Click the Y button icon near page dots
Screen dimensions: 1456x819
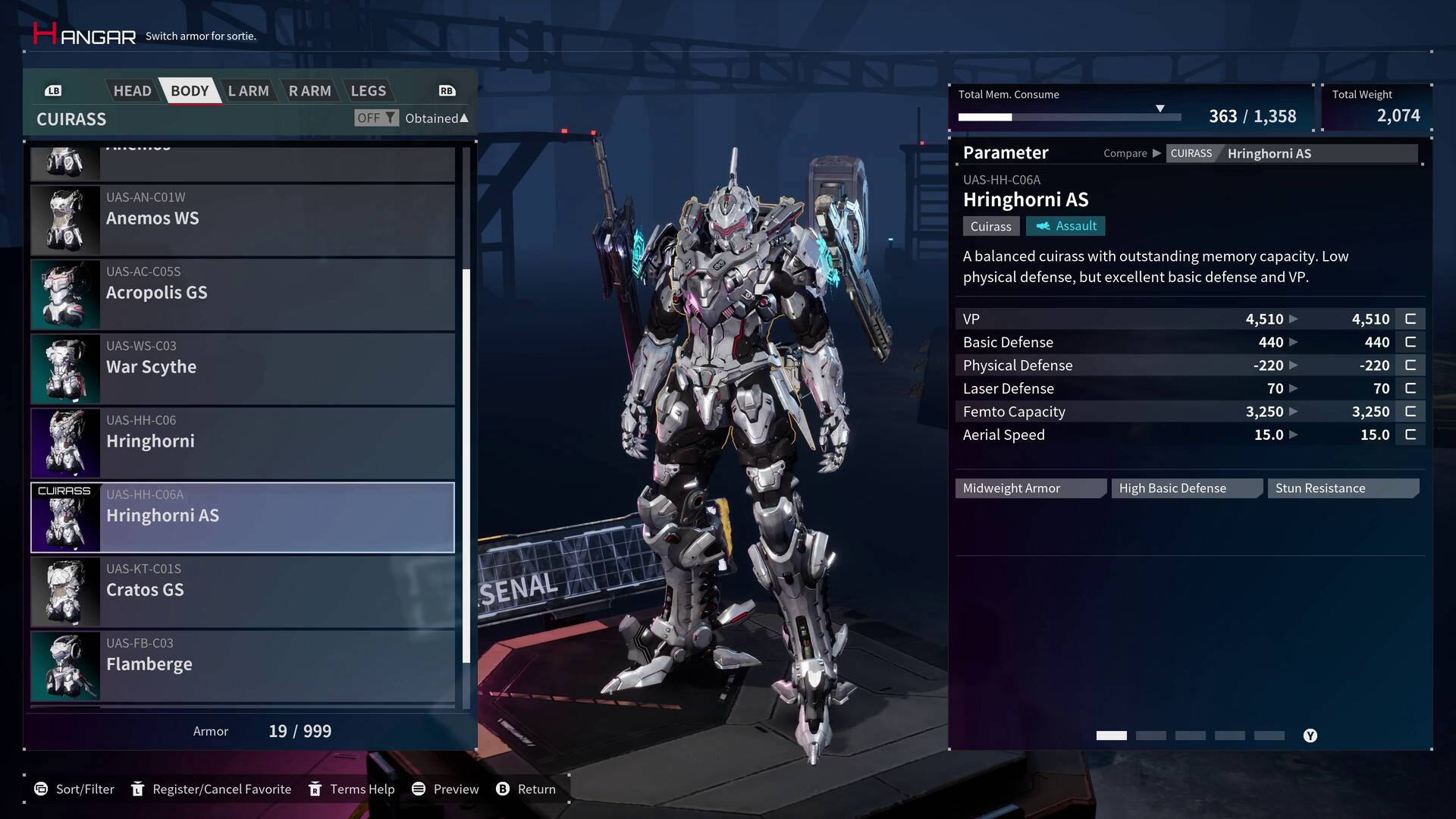point(1310,735)
